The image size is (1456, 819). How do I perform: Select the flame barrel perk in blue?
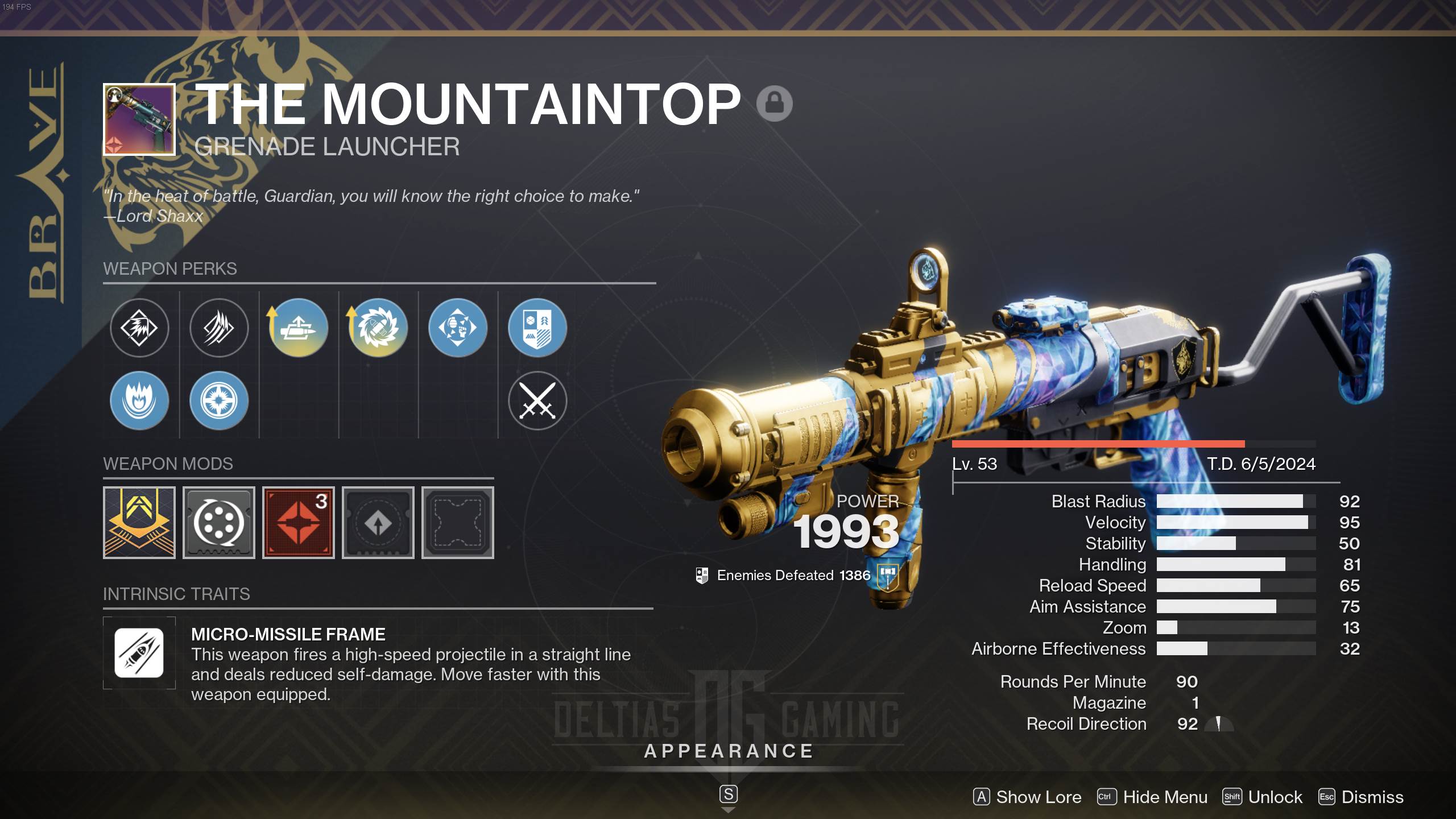coord(139,401)
